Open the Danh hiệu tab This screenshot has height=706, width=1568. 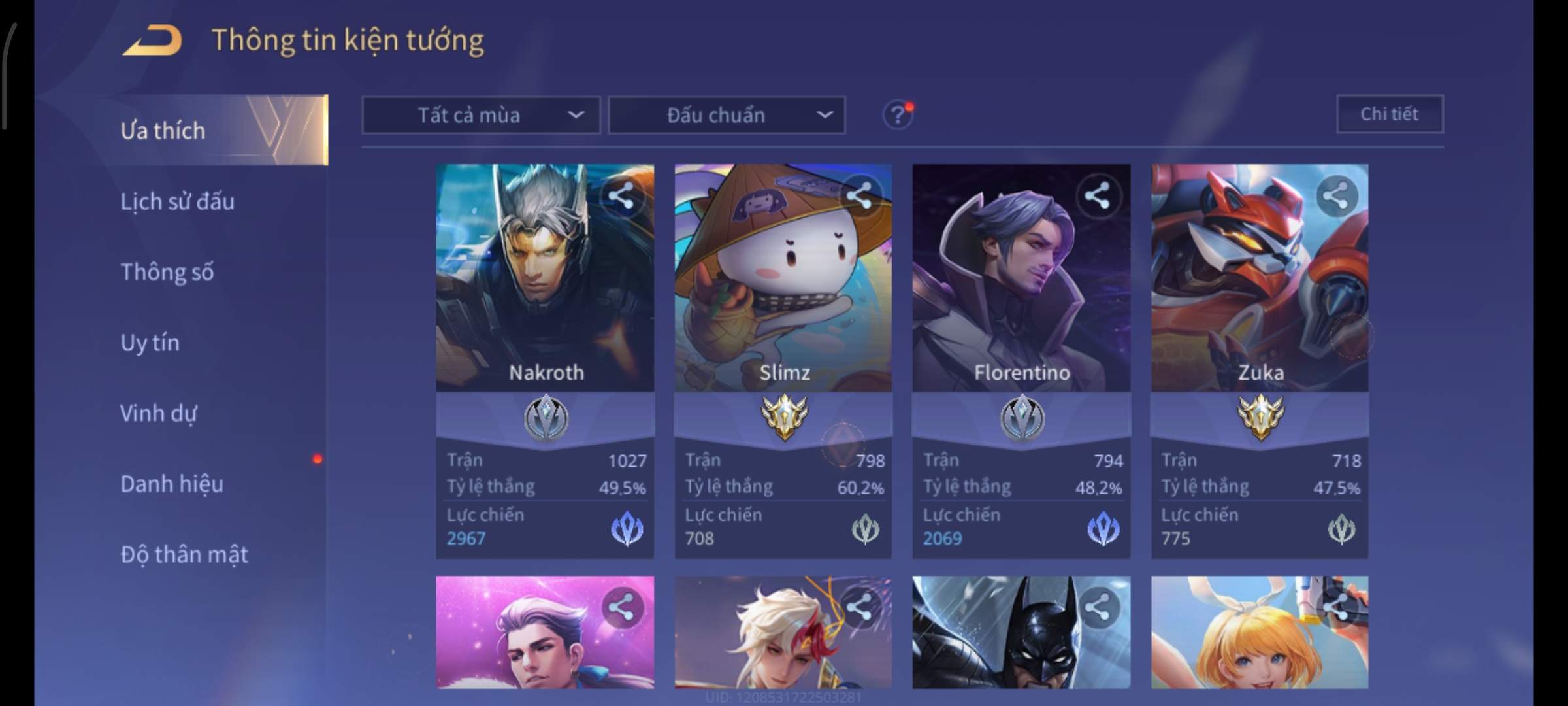coord(172,484)
